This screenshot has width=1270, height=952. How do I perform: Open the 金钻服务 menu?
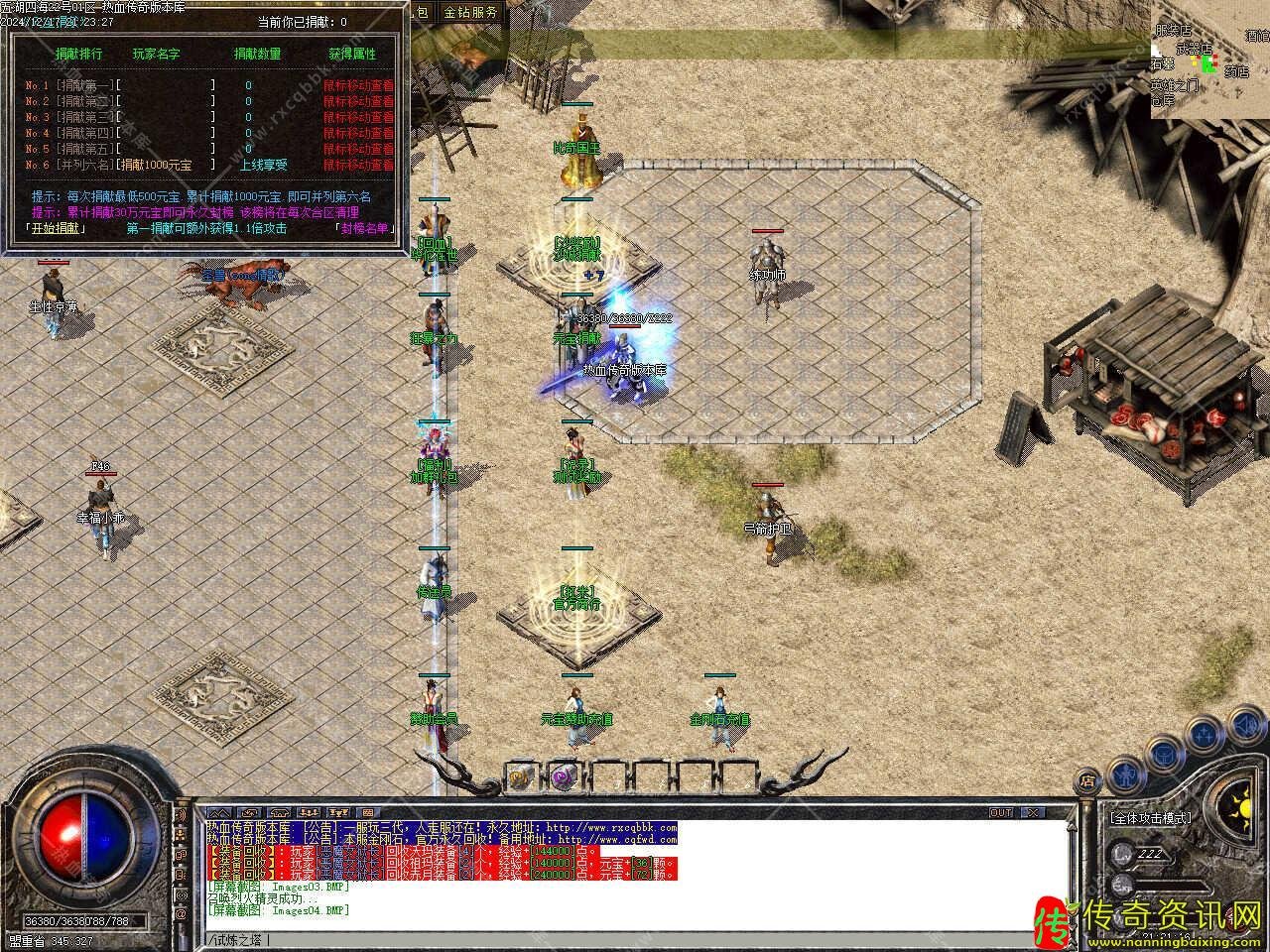[470, 12]
